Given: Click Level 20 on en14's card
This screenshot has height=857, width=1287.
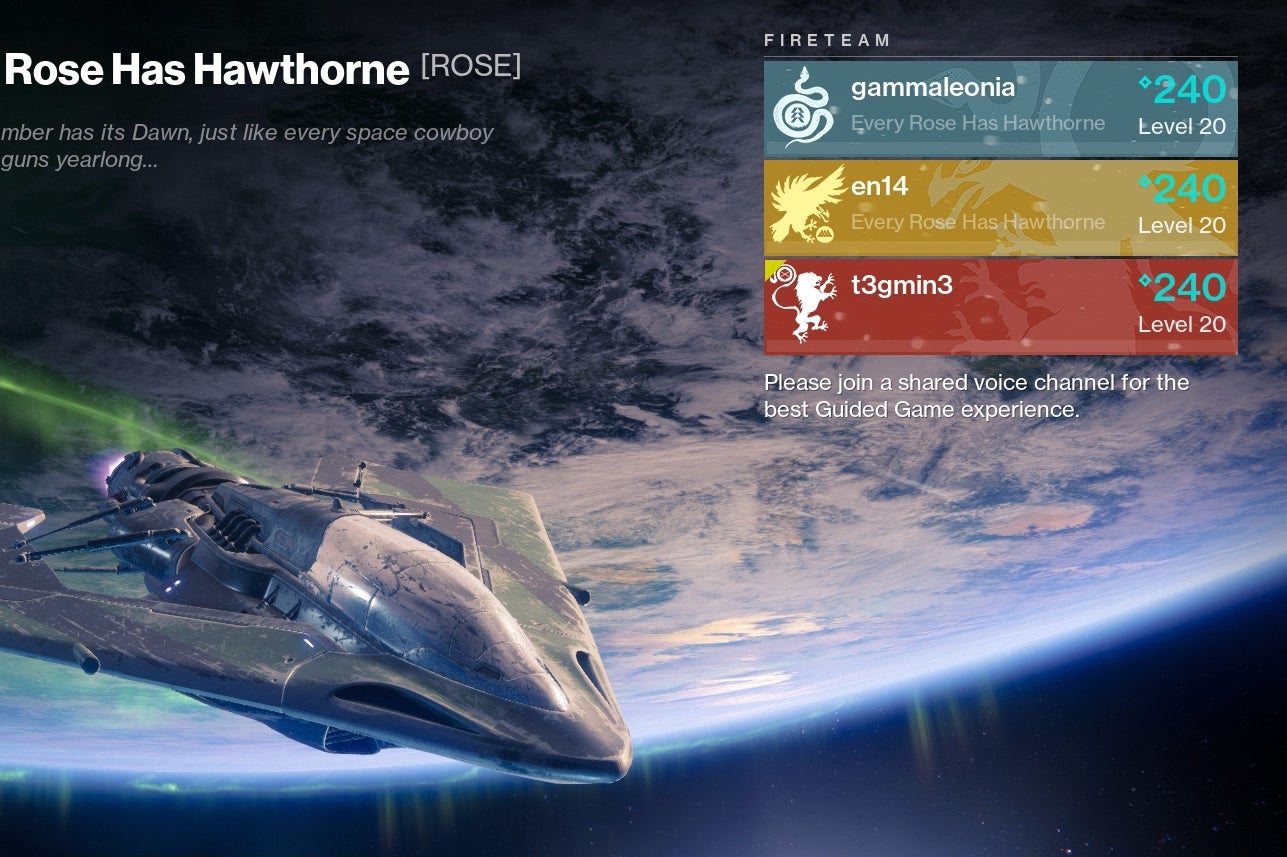Looking at the screenshot, I should (x=1181, y=226).
